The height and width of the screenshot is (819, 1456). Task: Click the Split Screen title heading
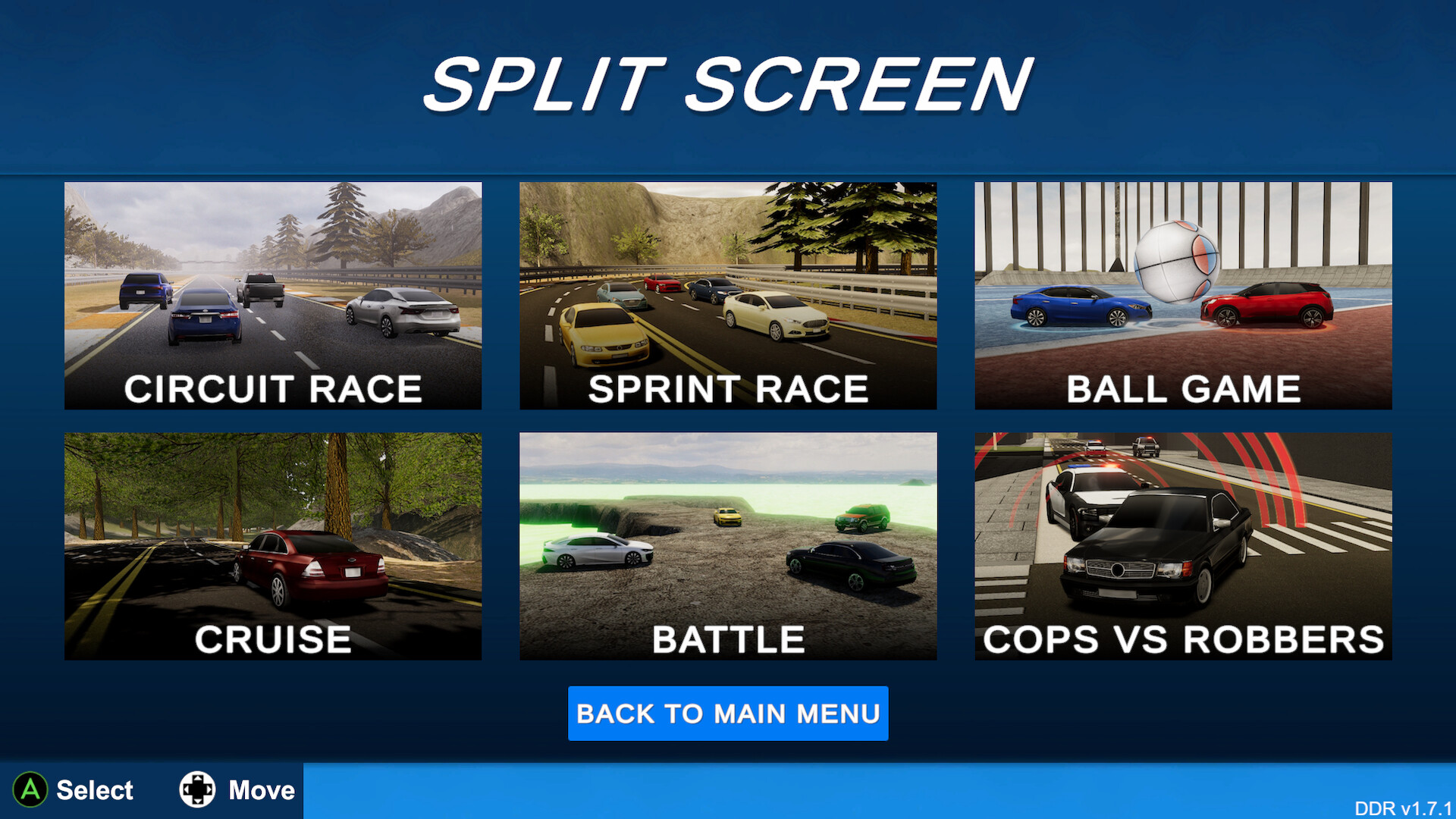pos(728,82)
